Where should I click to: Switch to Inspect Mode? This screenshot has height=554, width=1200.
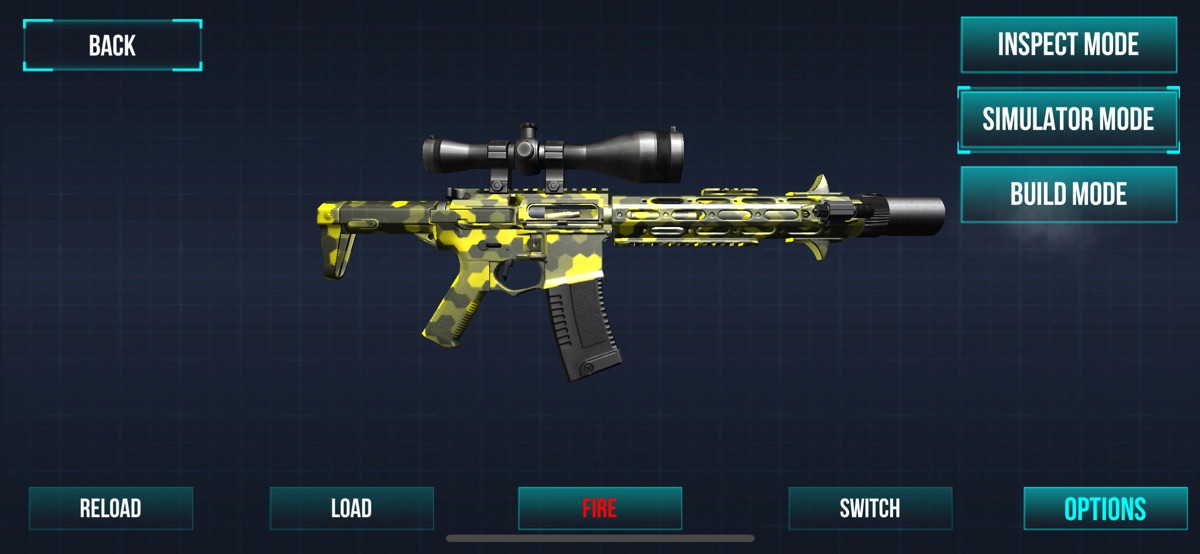(1068, 45)
